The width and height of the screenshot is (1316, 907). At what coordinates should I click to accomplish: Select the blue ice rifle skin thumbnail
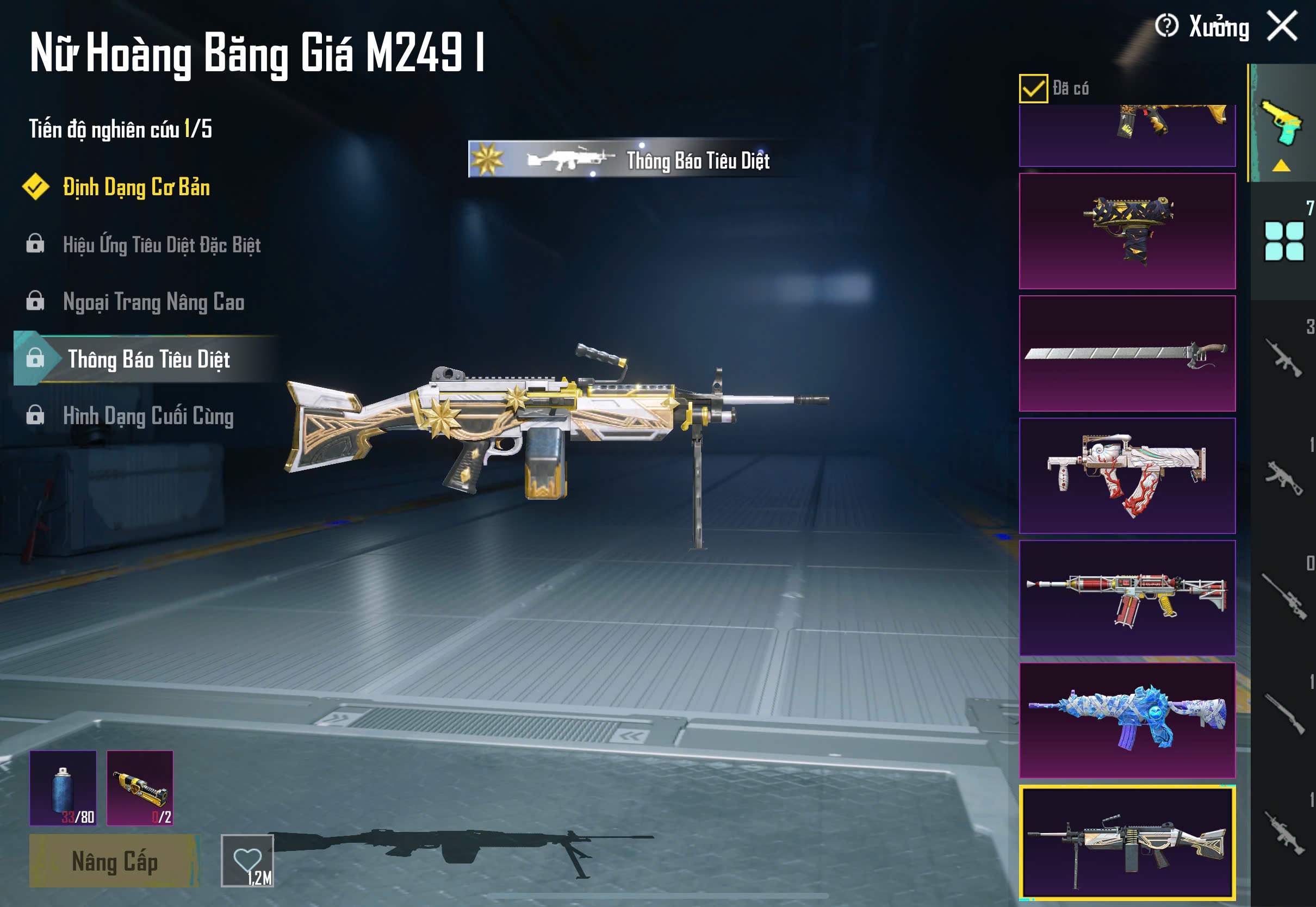pyautogui.click(x=1127, y=720)
